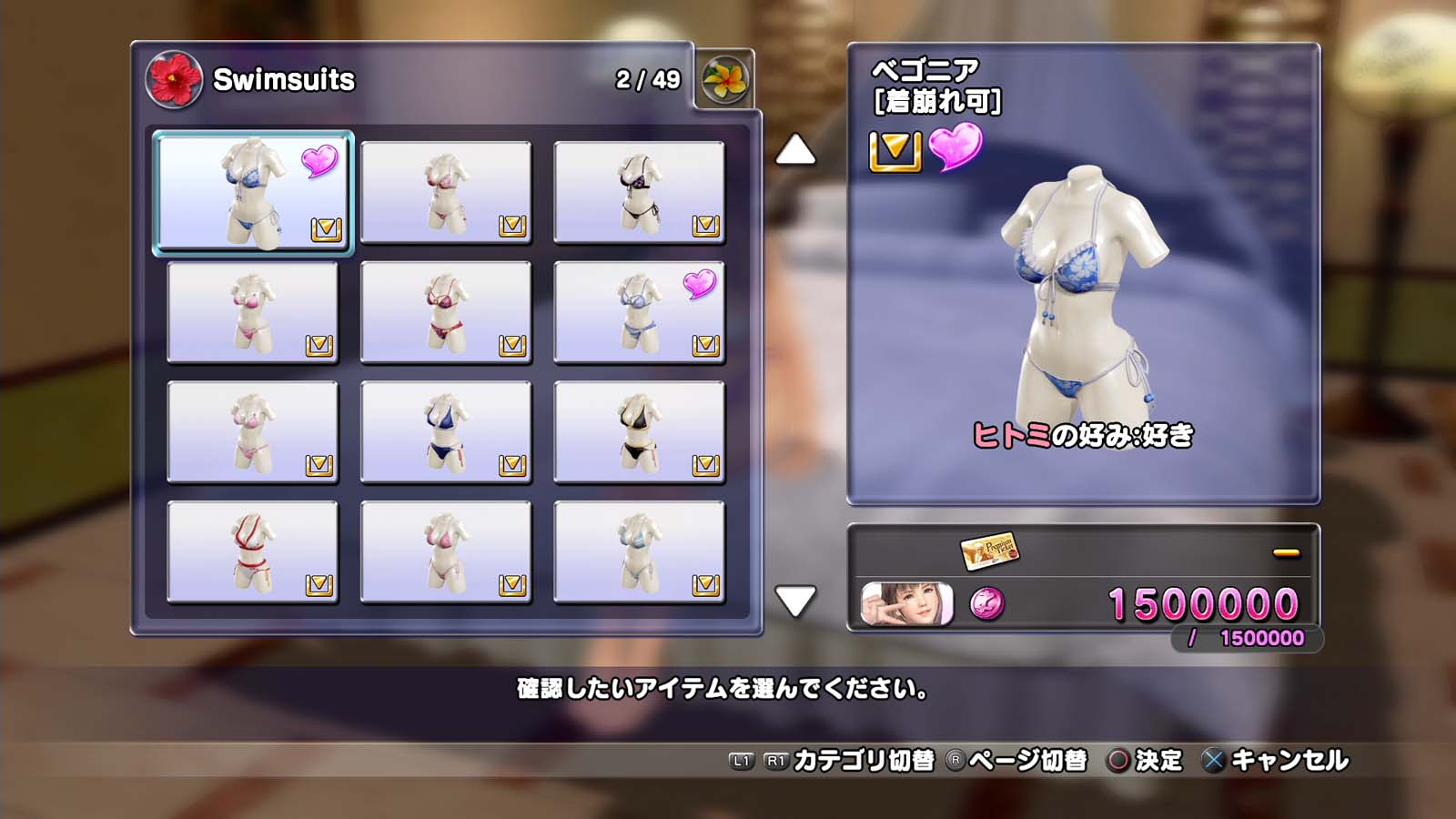Image resolution: width=1456 pixels, height=819 pixels.
Task: Select the red and white strappy swimsuit
Action: 253,552
